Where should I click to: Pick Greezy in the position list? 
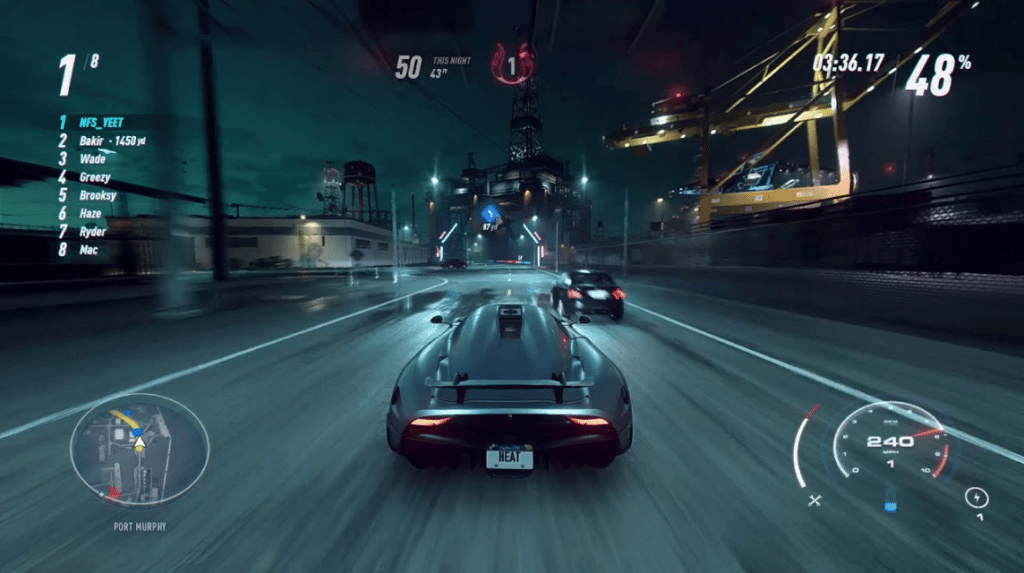[x=96, y=177]
